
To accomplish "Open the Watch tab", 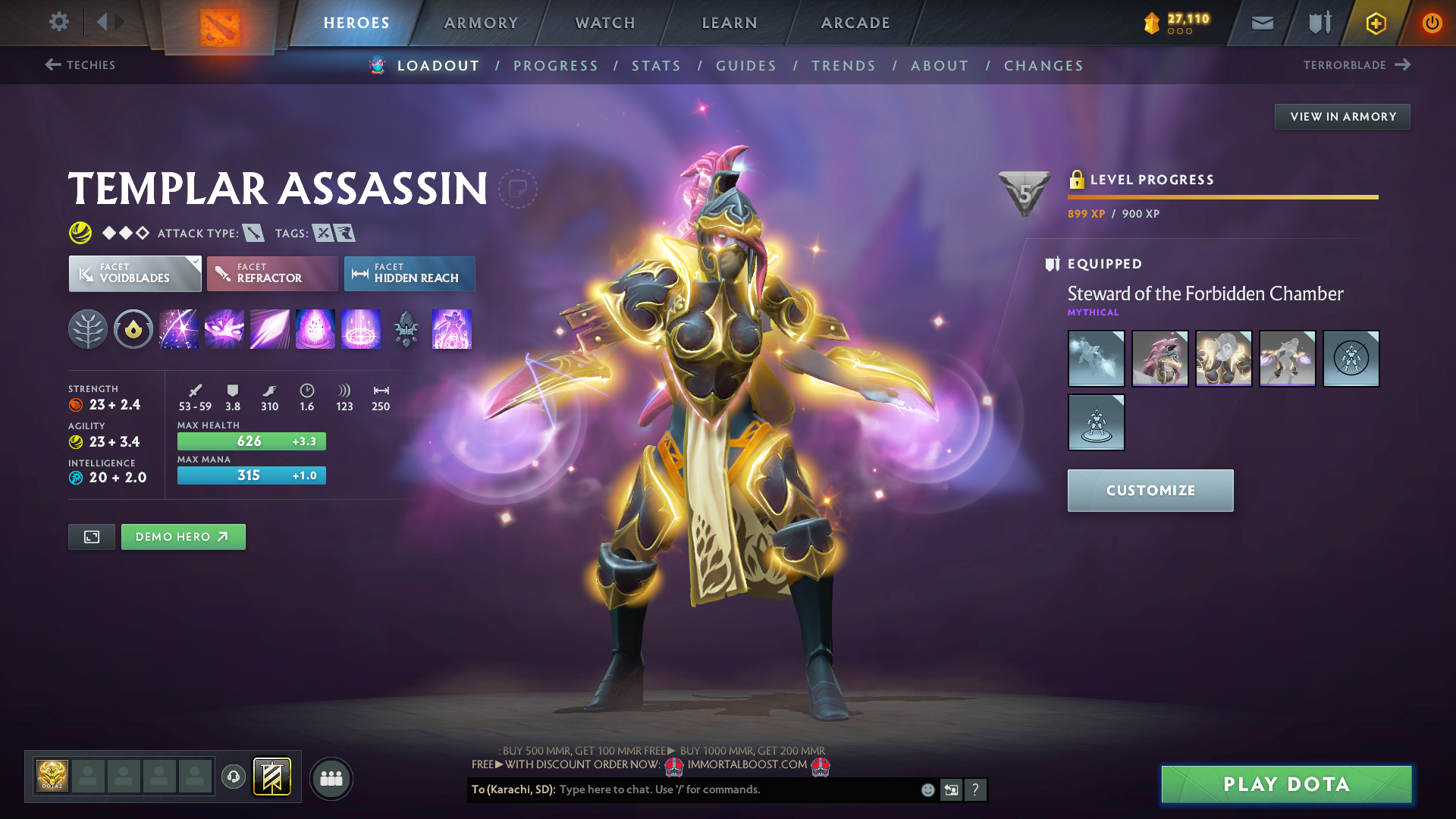I will coord(605,23).
